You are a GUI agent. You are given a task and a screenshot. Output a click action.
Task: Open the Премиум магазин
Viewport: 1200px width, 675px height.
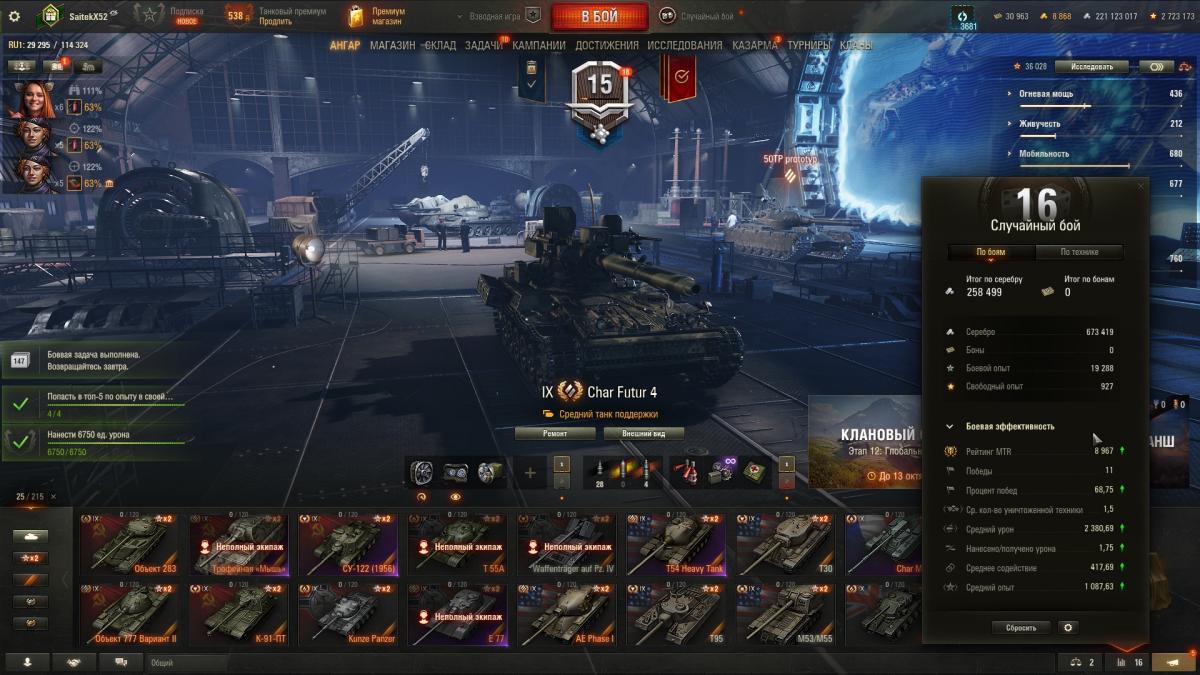click(376, 16)
